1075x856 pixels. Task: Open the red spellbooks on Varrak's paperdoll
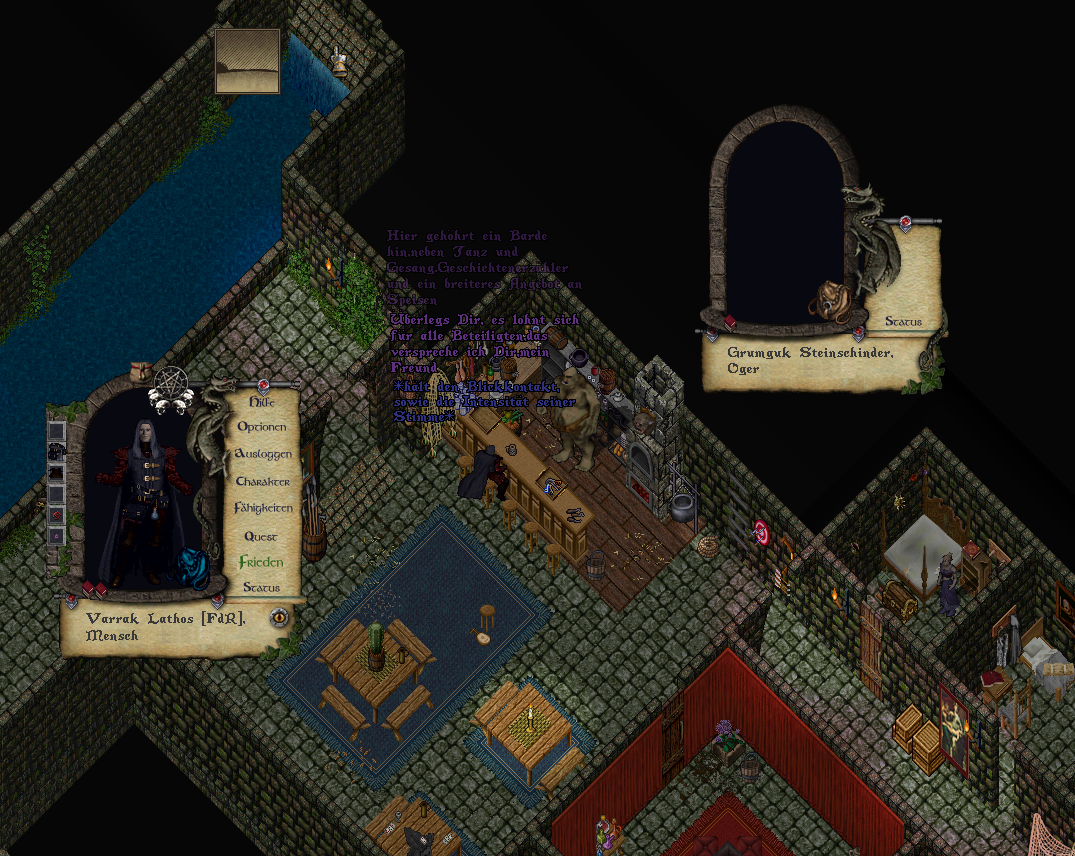pyautogui.click(x=93, y=589)
